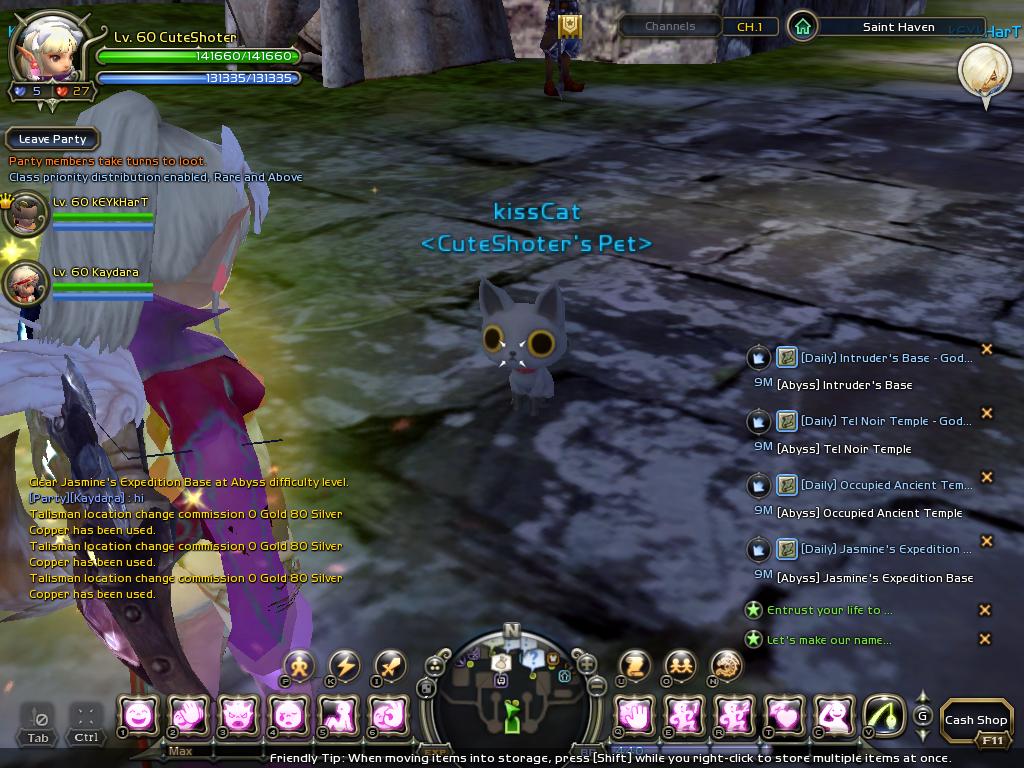Select party member kEYkHarT's portrait
Screen dimensions: 1024x768
pyautogui.click(x=27, y=213)
